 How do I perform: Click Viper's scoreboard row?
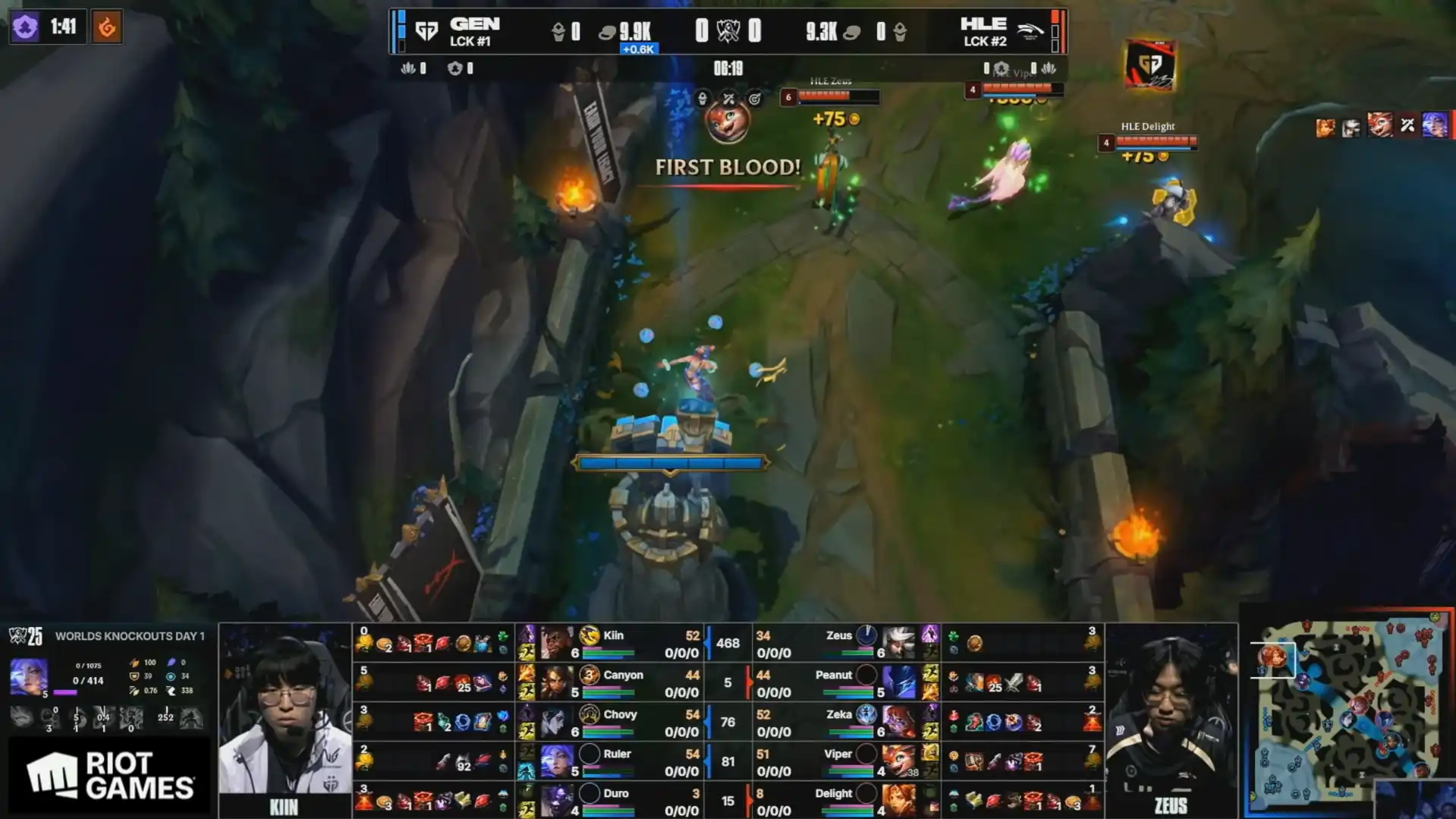842,761
